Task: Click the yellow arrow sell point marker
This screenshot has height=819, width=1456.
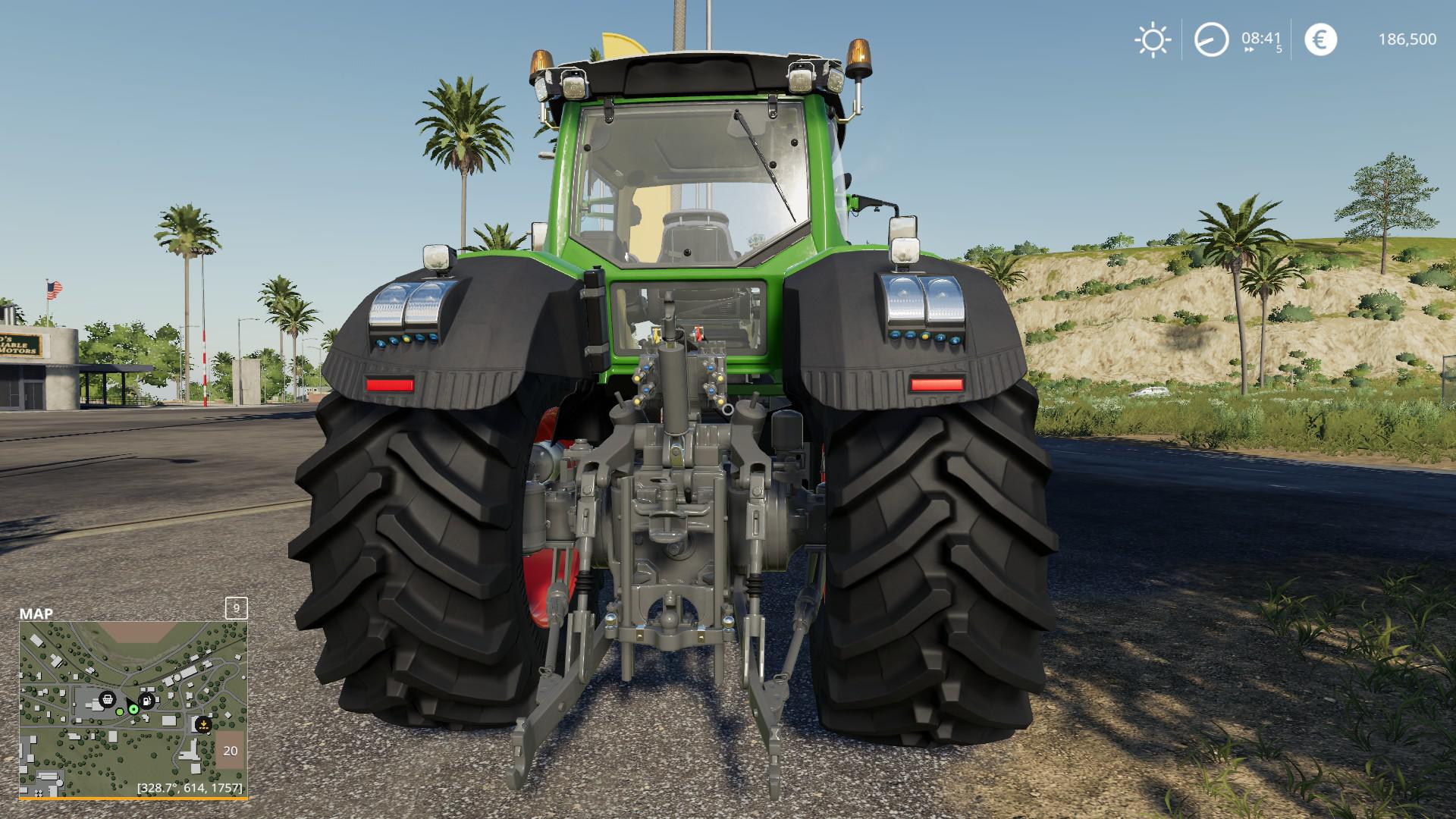Action: (x=202, y=724)
